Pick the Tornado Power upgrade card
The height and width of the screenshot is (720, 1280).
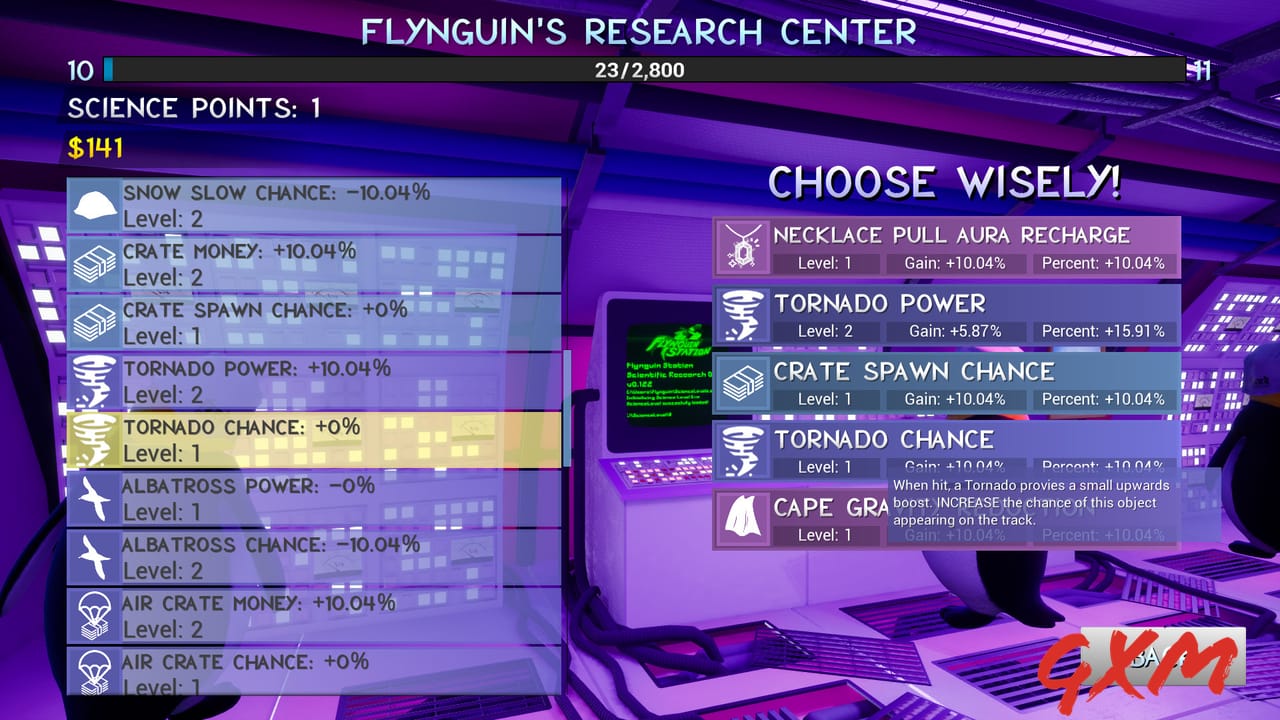tap(945, 315)
